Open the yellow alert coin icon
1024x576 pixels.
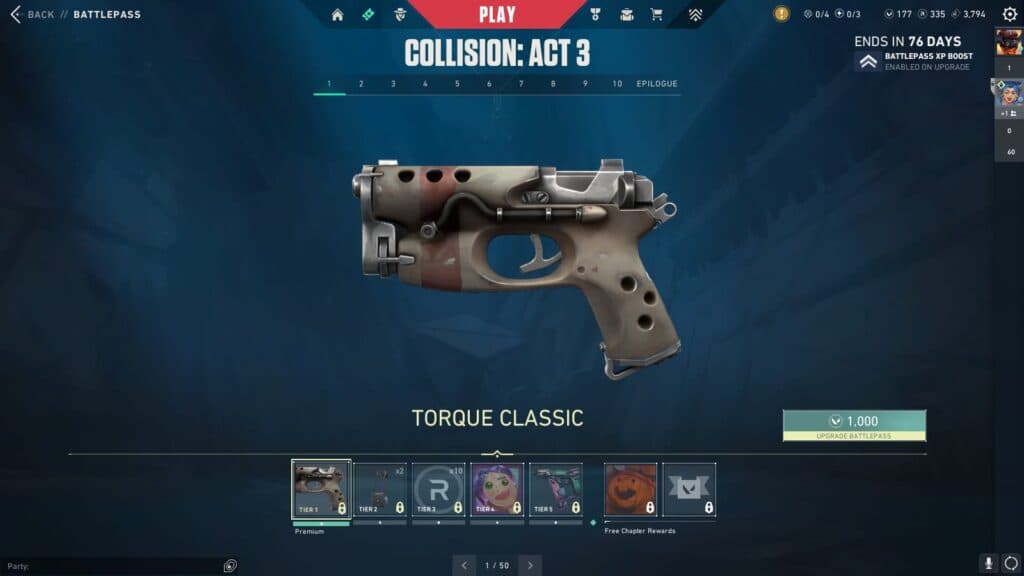[781, 14]
